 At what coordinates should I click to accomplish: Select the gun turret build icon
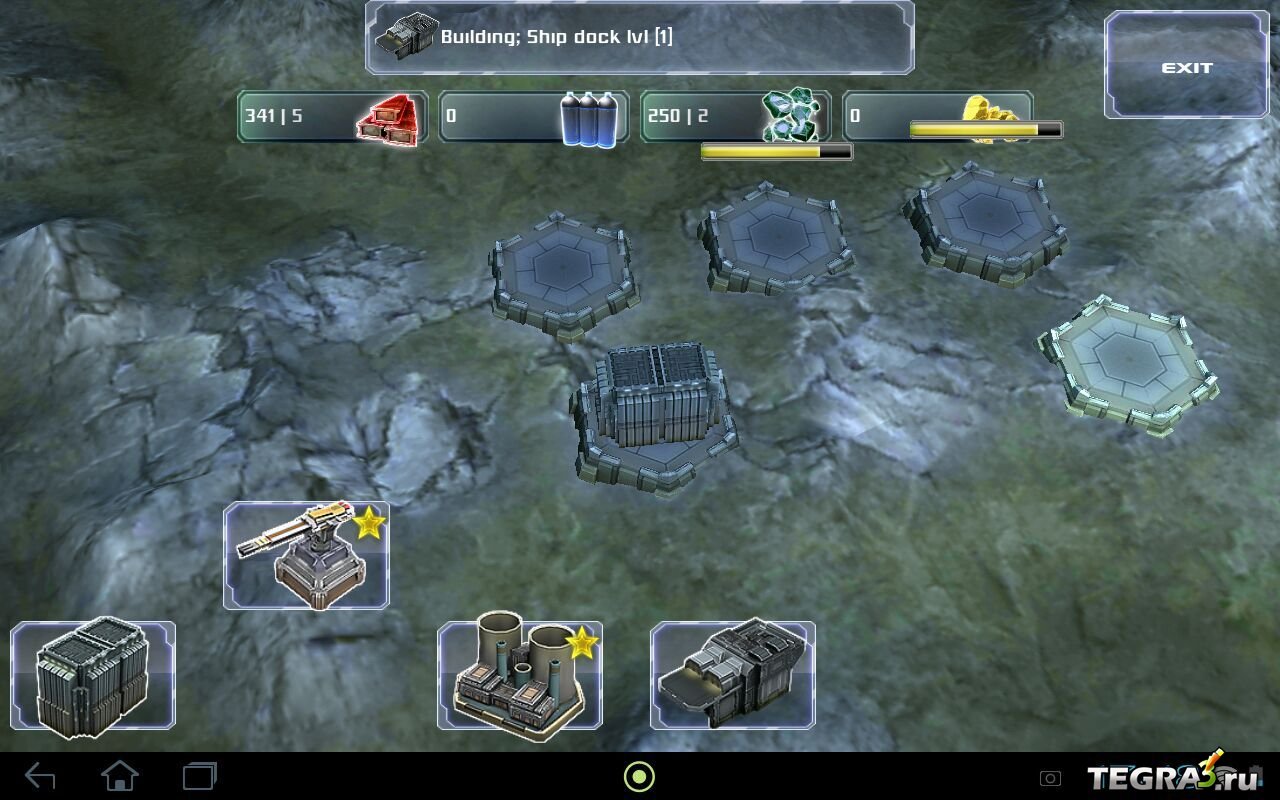click(x=306, y=556)
